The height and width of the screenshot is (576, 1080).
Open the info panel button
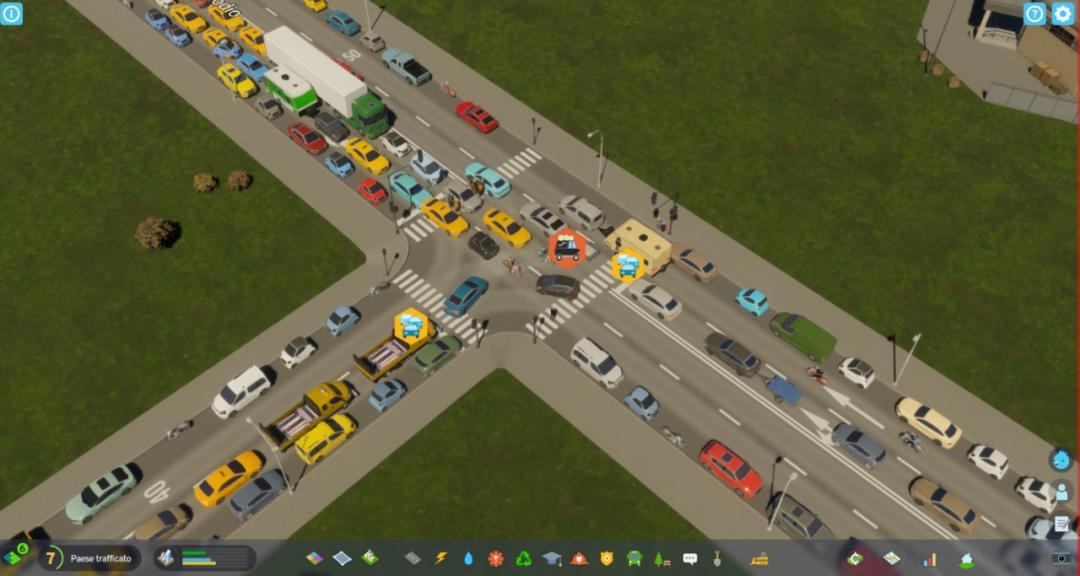click(x=11, y=13)
